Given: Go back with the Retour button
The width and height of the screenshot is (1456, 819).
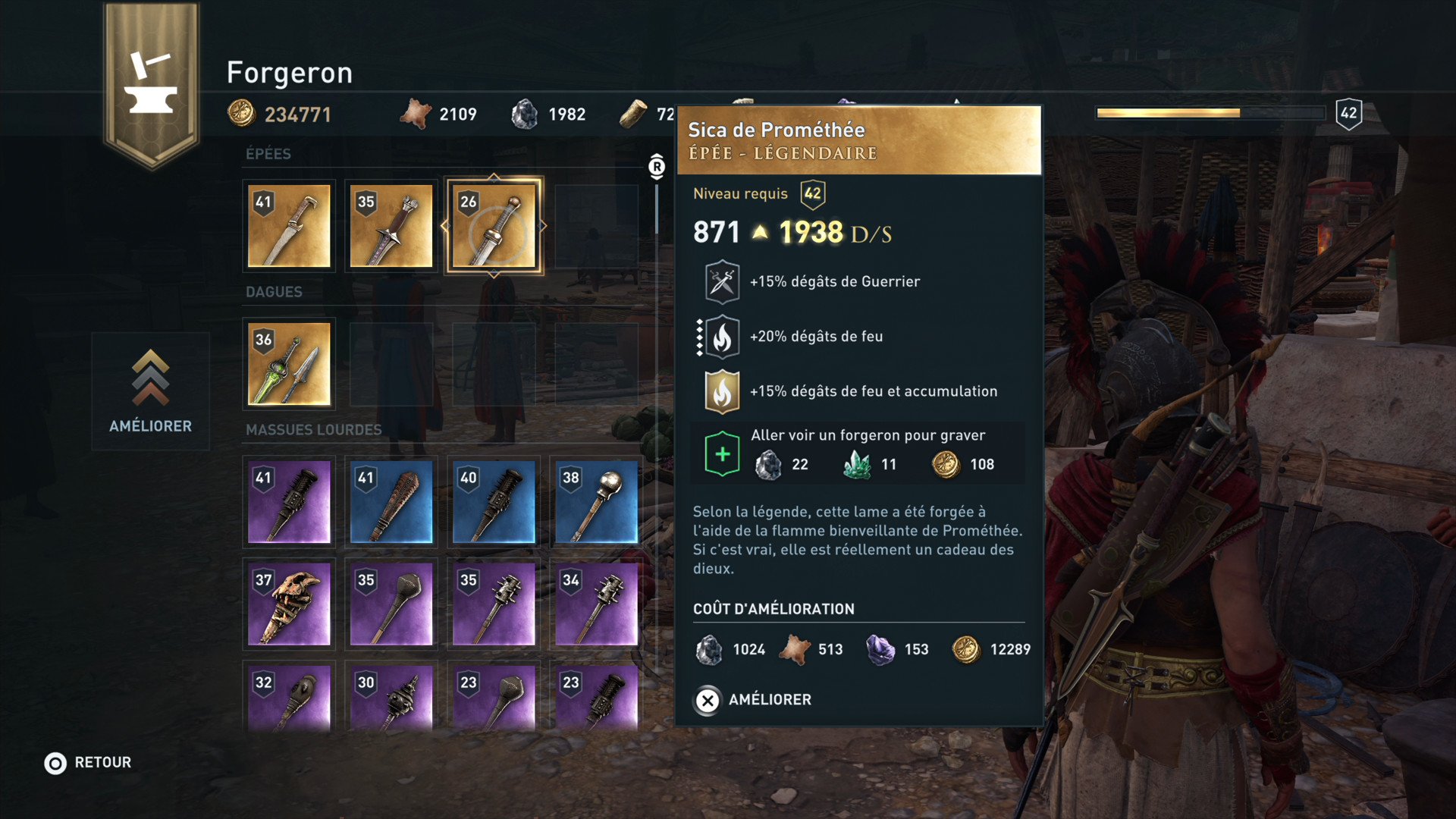Looking at the screenshot, I should point(88,763).
